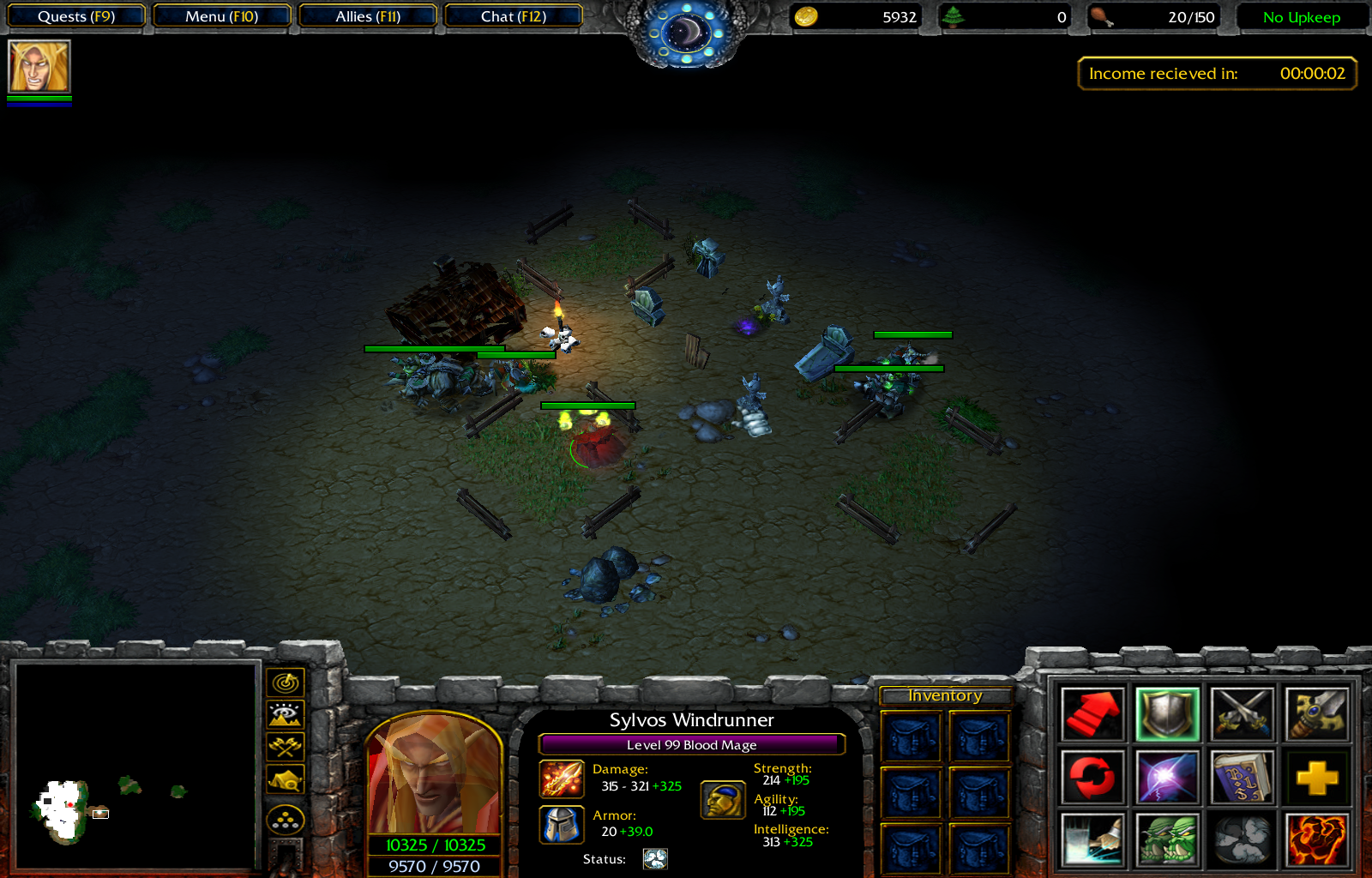The image size is (1372, 878).
Task: Toggle ally color mode on the minimap
Action: pyautogui.click(x=286, y=778)
